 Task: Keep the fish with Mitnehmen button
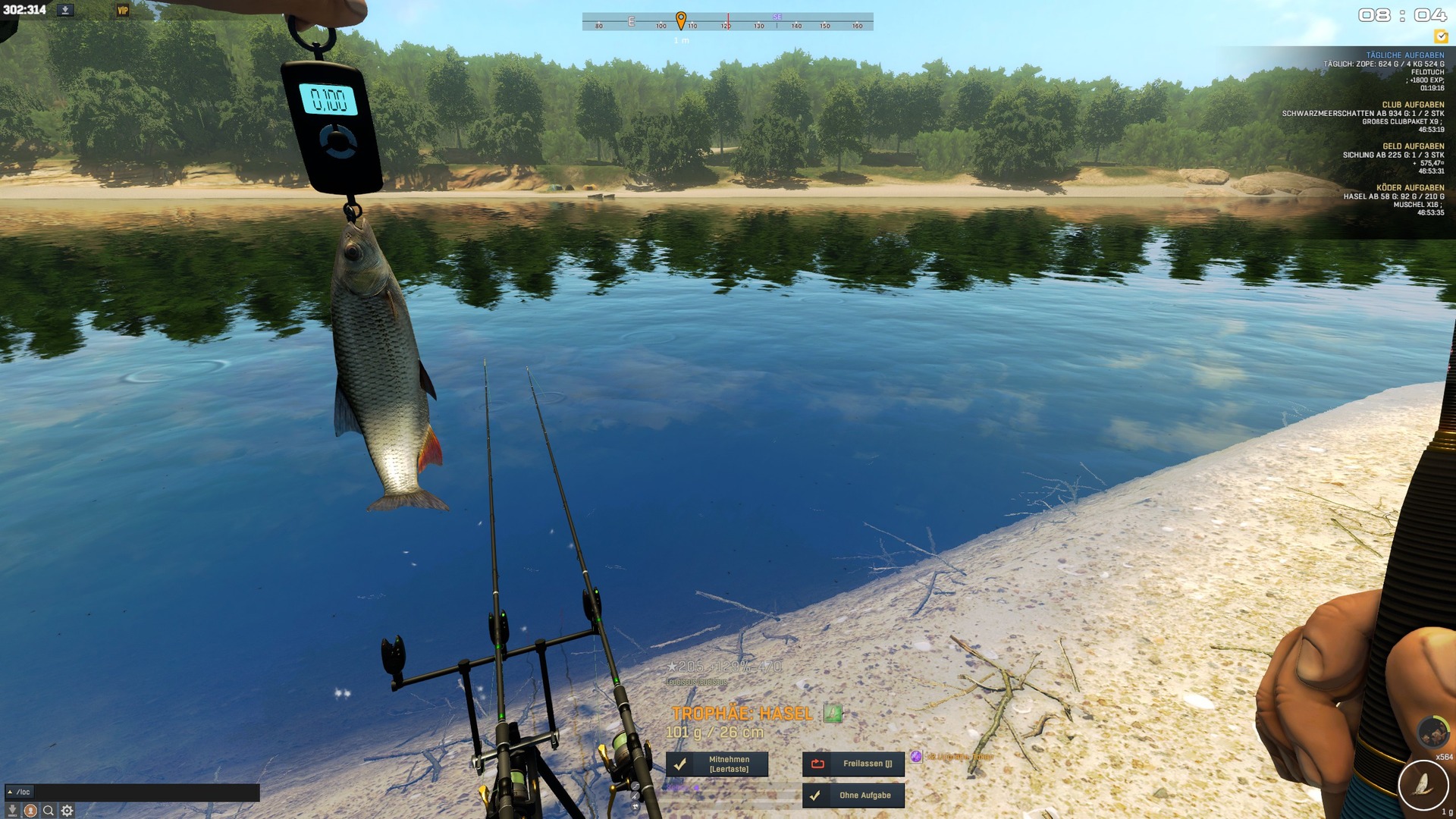(717, 764)
